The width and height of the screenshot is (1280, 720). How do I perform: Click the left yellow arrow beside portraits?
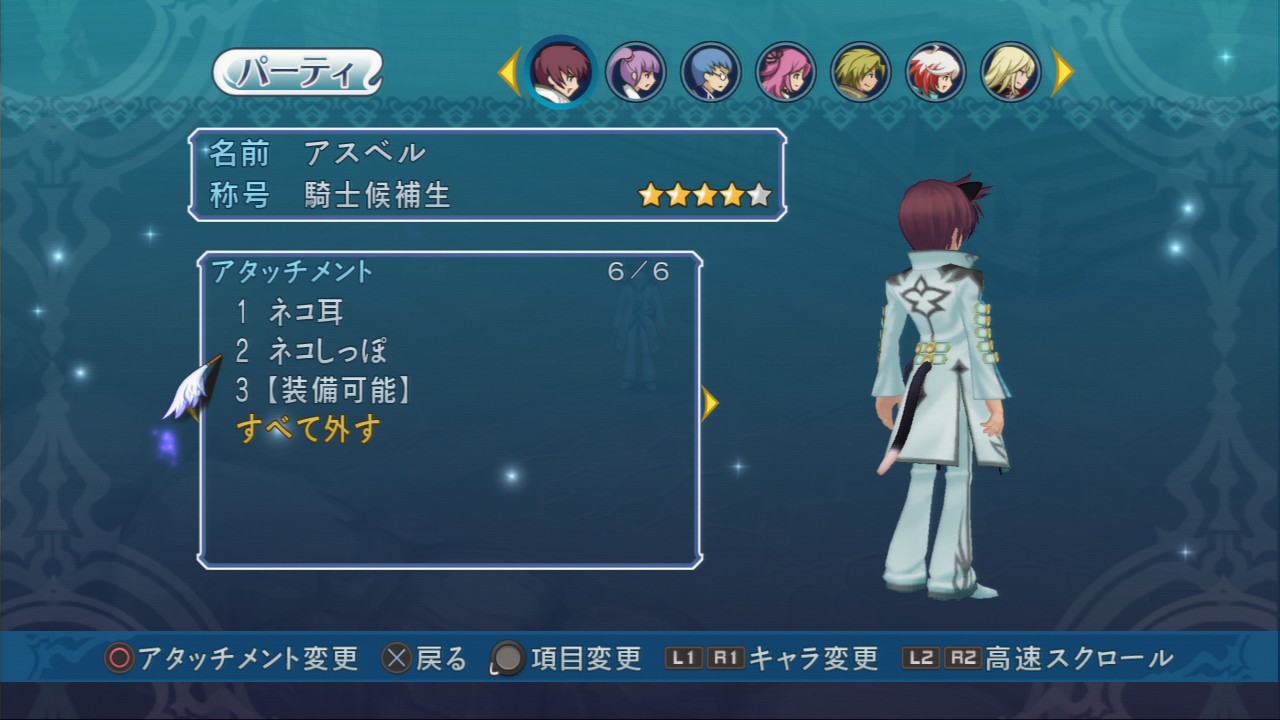coord(510,72)
